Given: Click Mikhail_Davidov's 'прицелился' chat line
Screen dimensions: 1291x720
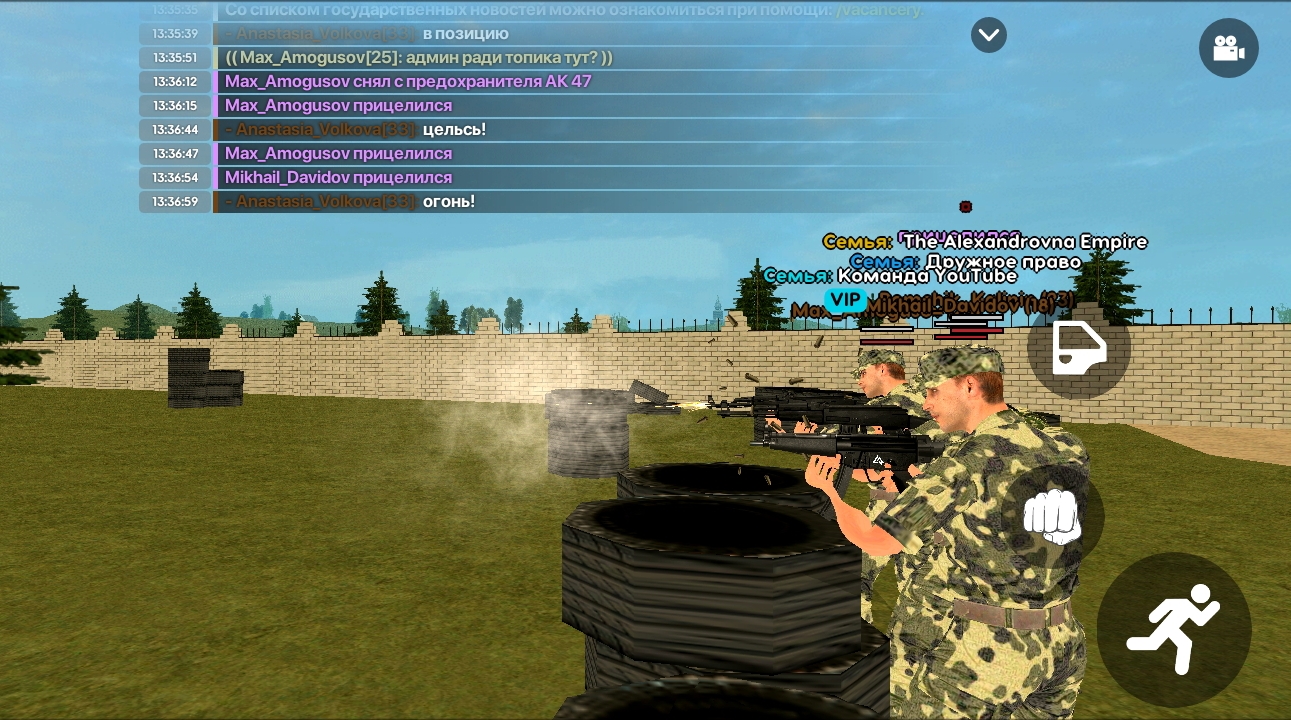Looking at the screenshot, I should tap(338, 178).
